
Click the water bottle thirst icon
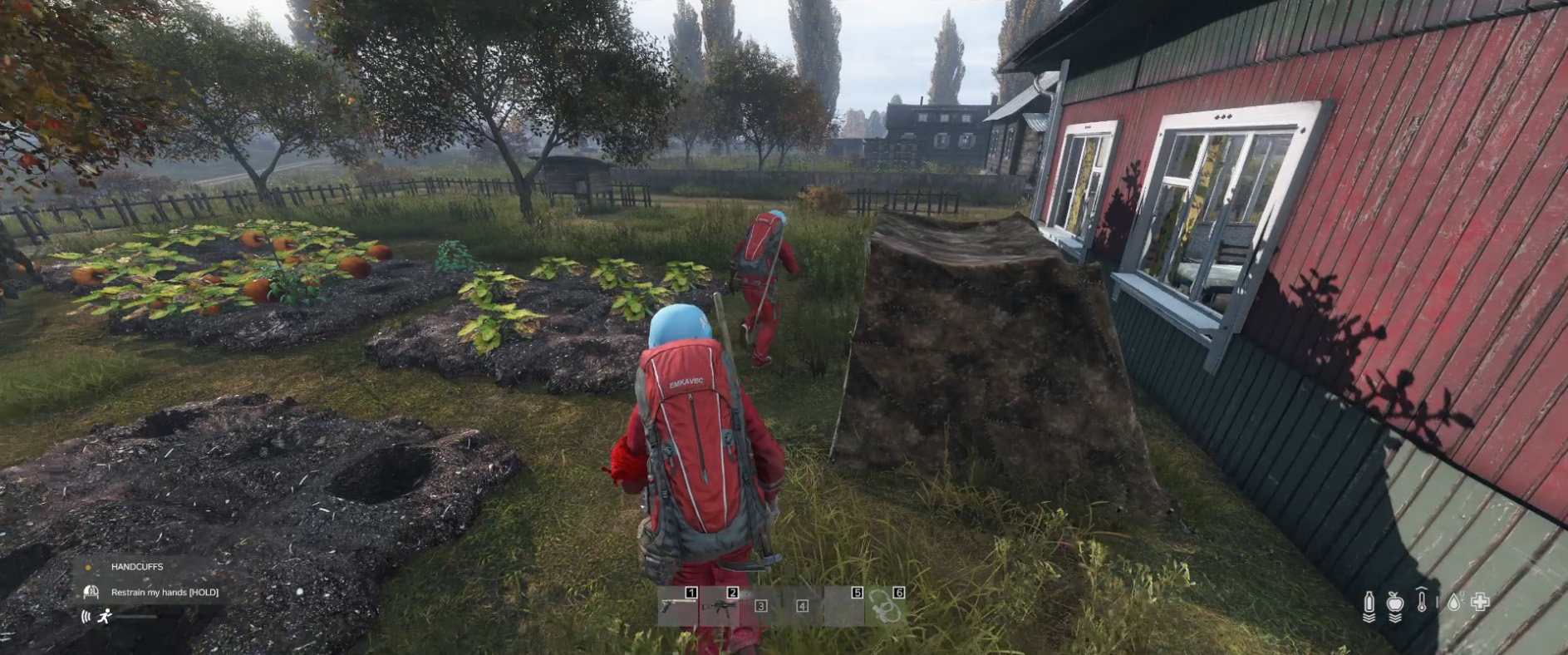pos(1369,603)
